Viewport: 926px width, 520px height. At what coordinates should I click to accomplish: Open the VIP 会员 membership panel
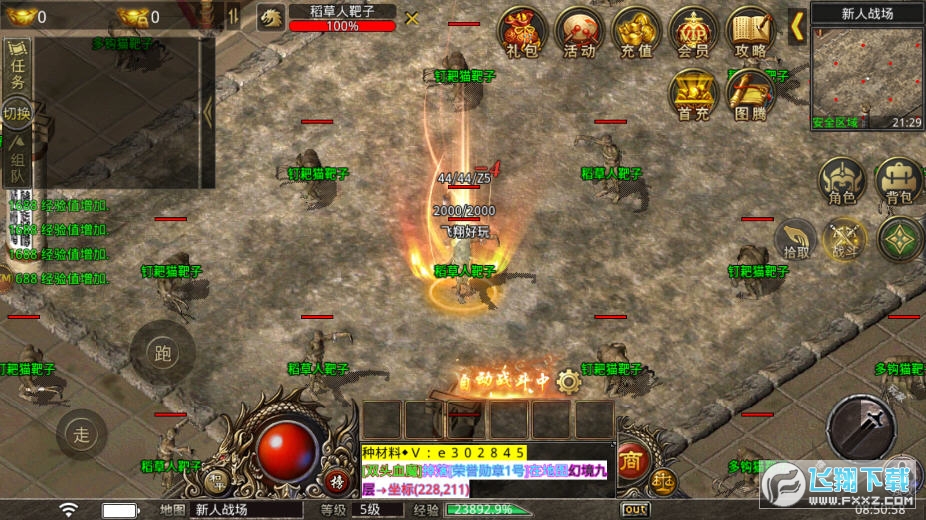pyautogui.click(x=693, y=33)
